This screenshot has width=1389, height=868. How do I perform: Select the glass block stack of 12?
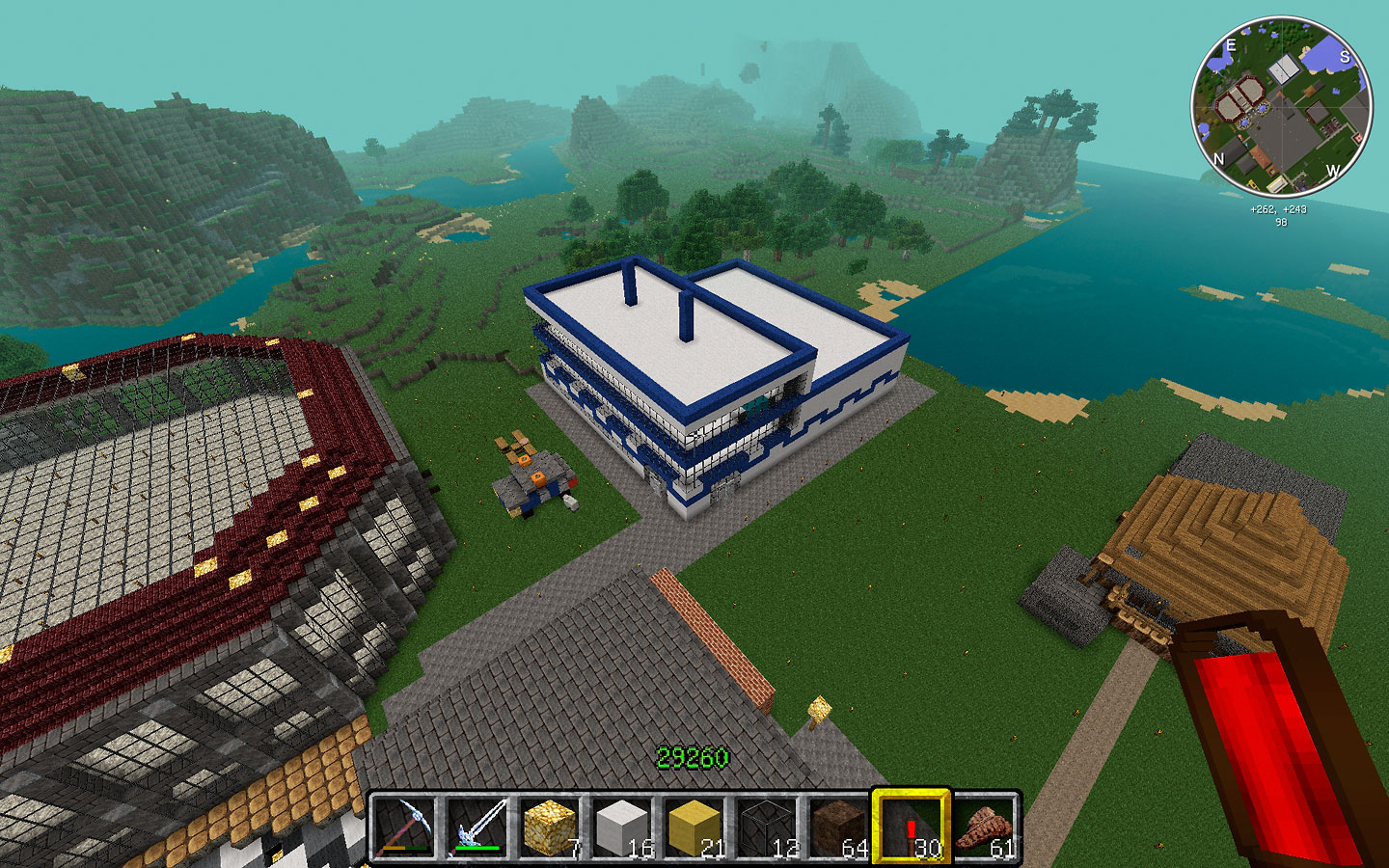767,827
